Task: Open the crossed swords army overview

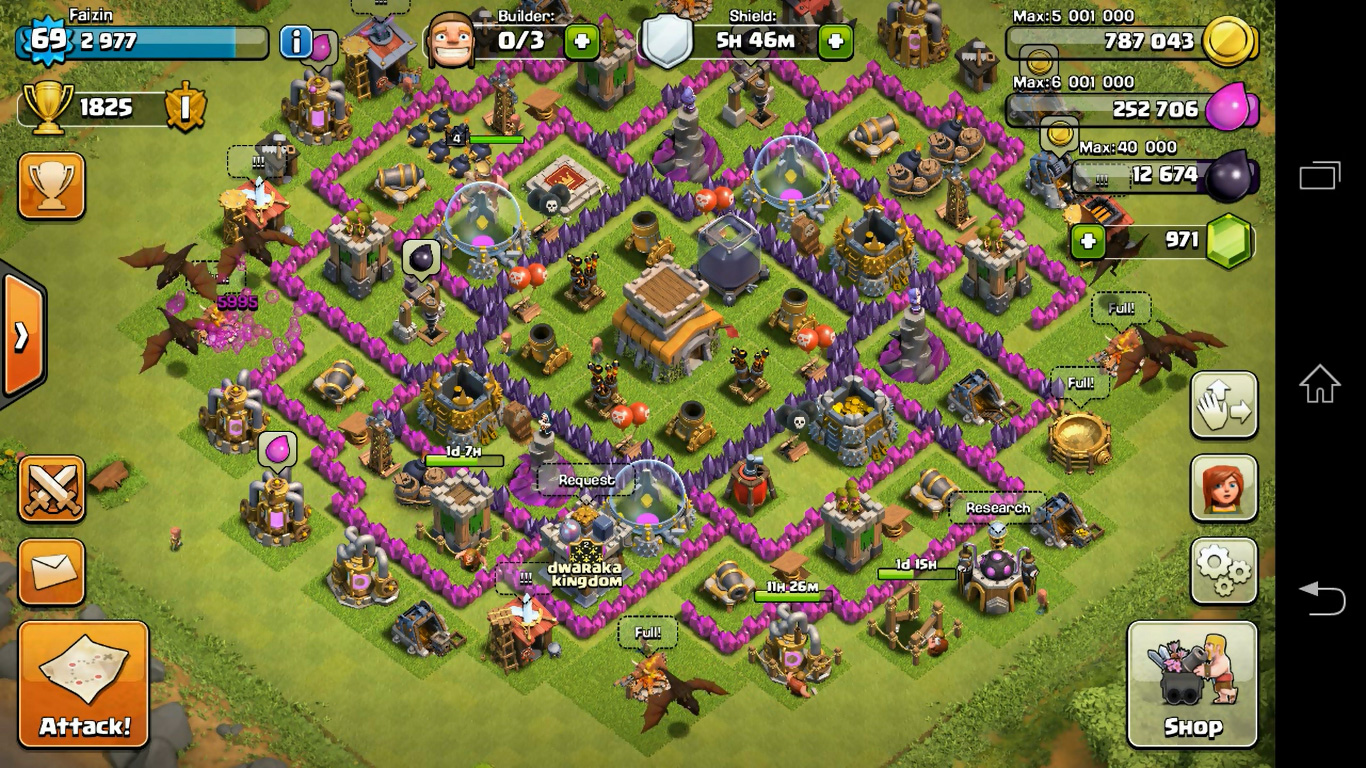Action: 51,489
